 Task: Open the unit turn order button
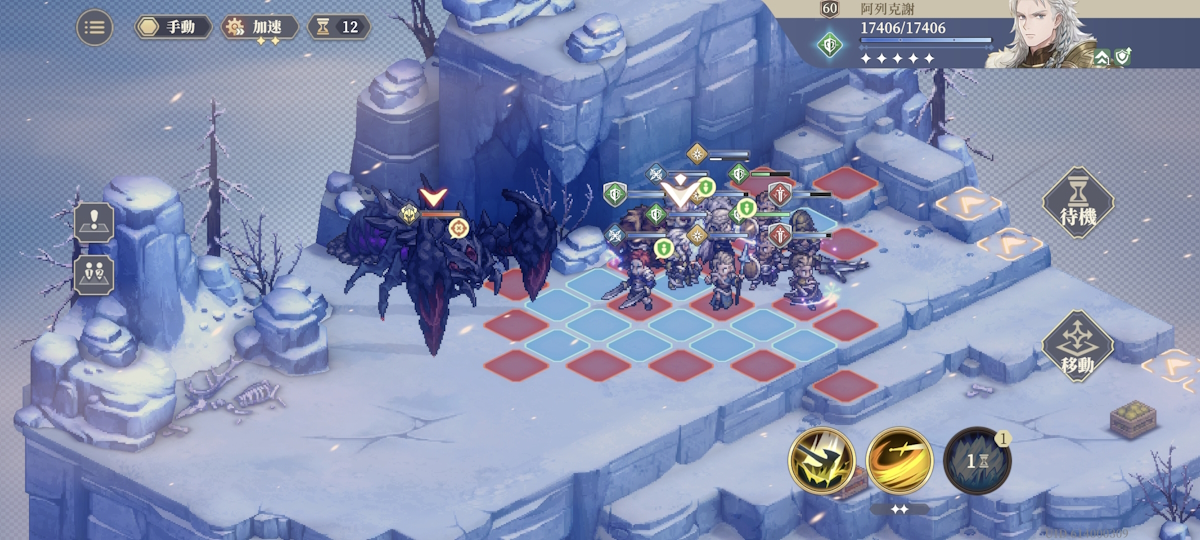coord(95,273)
